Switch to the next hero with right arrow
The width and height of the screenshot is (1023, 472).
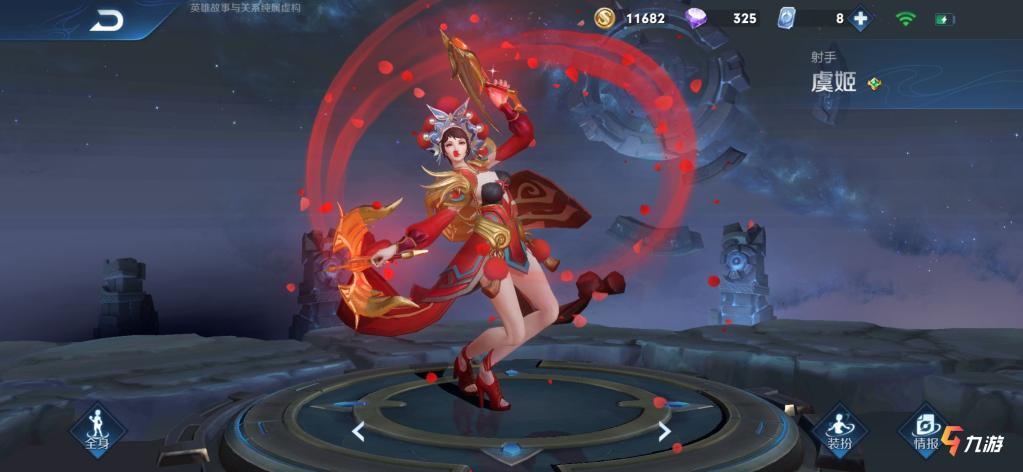[x=664, y=431]
